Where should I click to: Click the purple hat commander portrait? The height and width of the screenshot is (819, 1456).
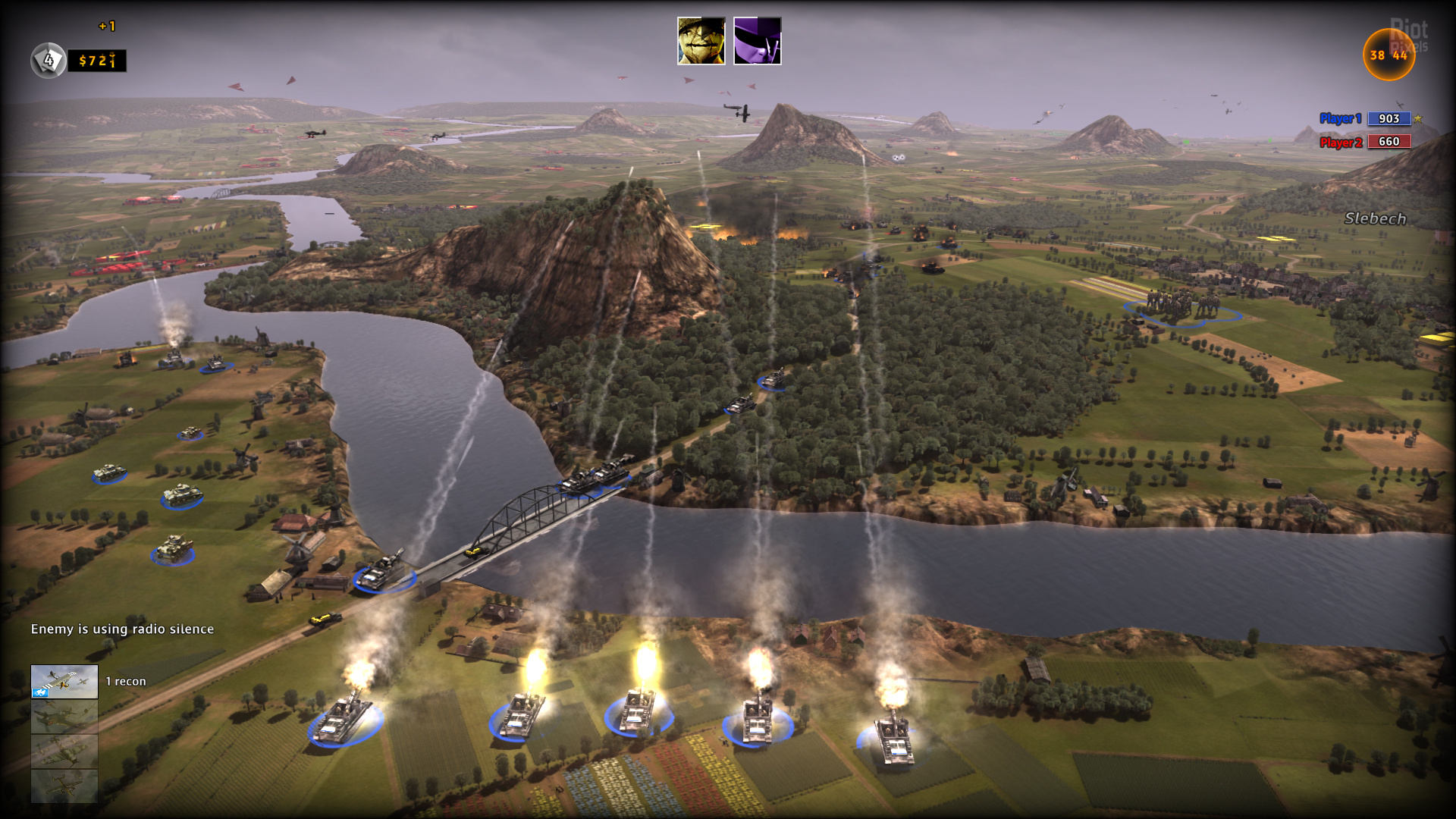(757, 41)
